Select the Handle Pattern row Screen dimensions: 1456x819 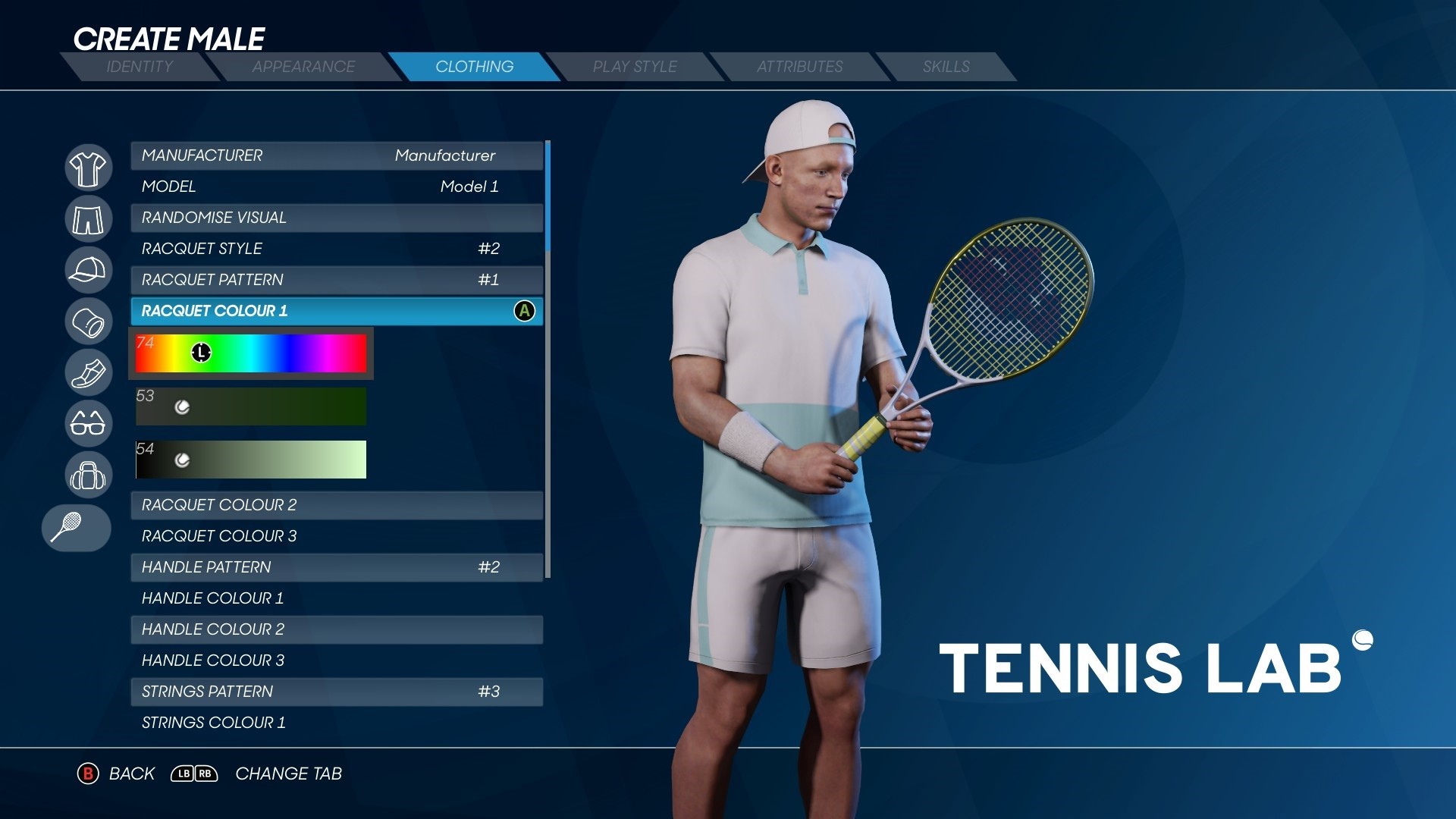(337, 567)
